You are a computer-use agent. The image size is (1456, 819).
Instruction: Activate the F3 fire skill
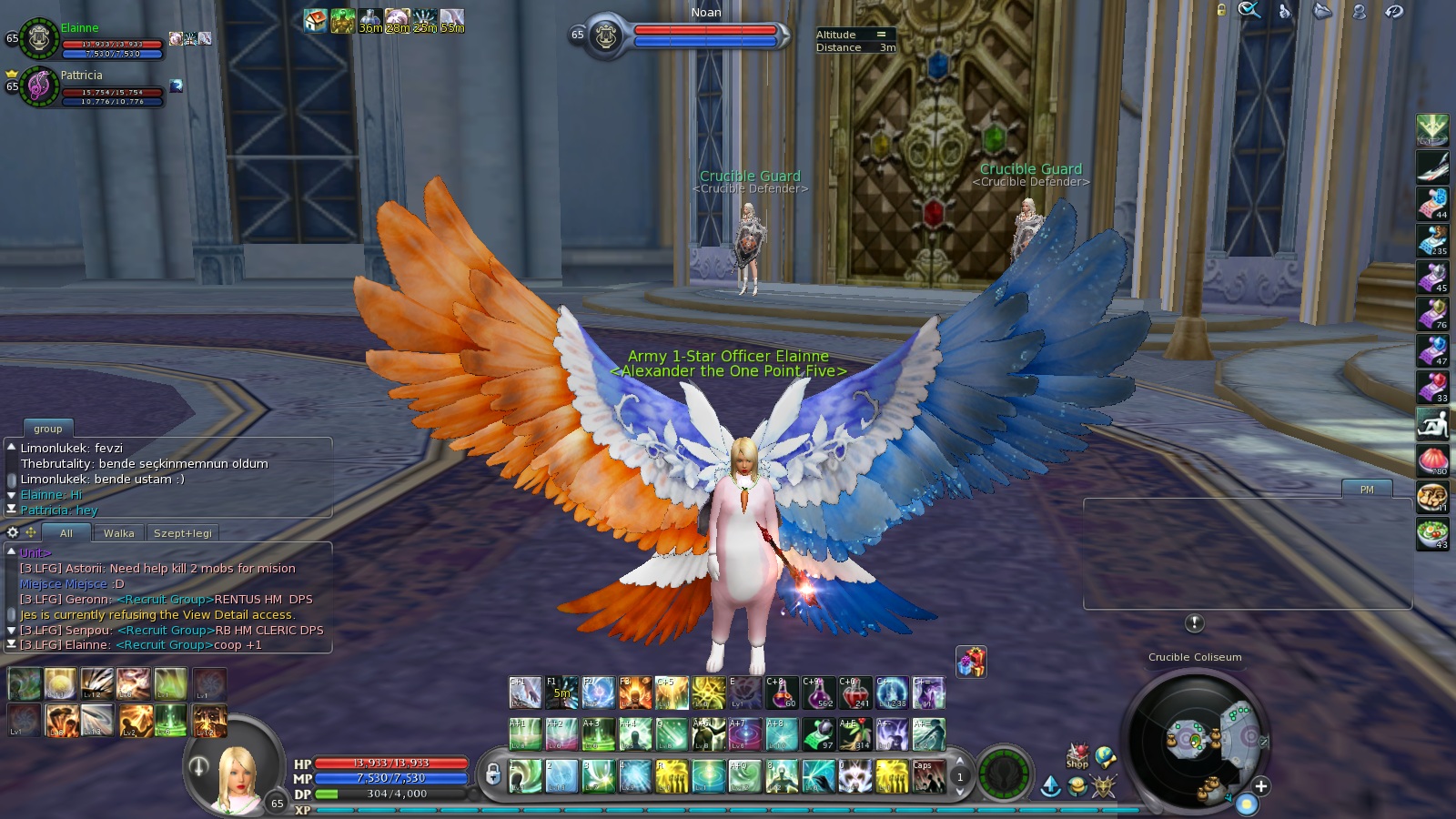(635, 693)
